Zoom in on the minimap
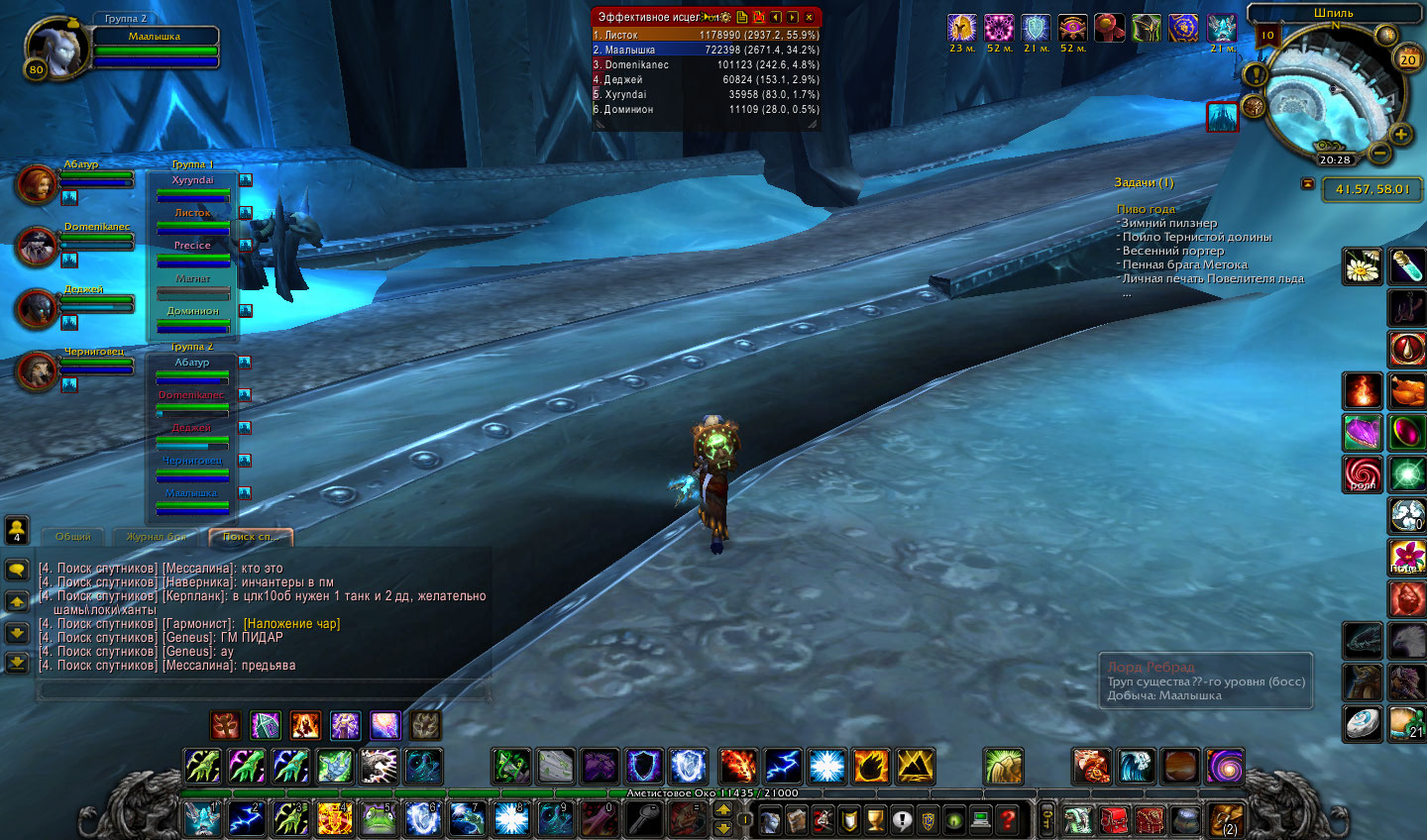Screen dimensions: 1427x840 click(x=1400, y=134)
